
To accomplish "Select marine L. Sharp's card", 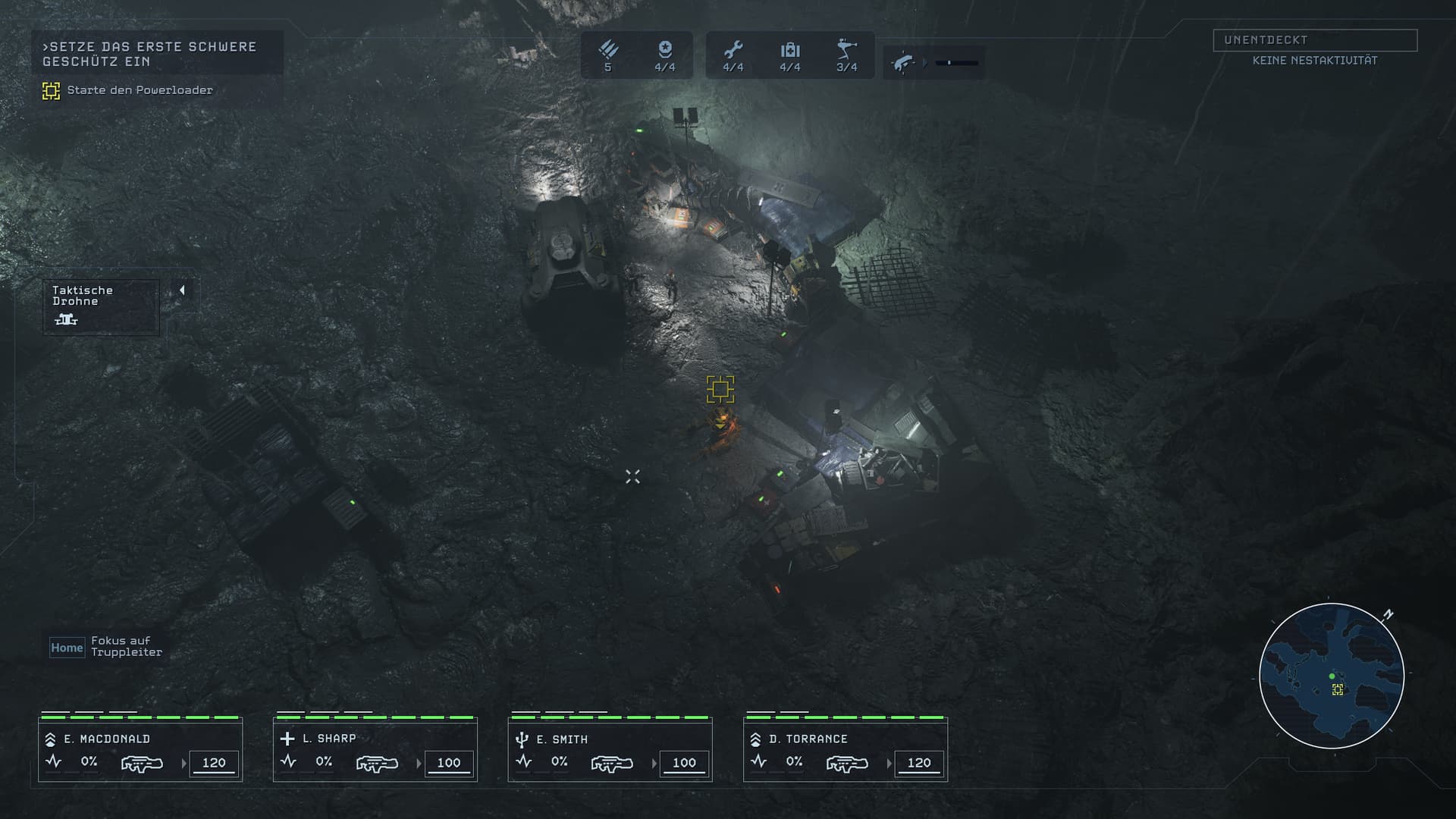I will [x=375, y=751].
